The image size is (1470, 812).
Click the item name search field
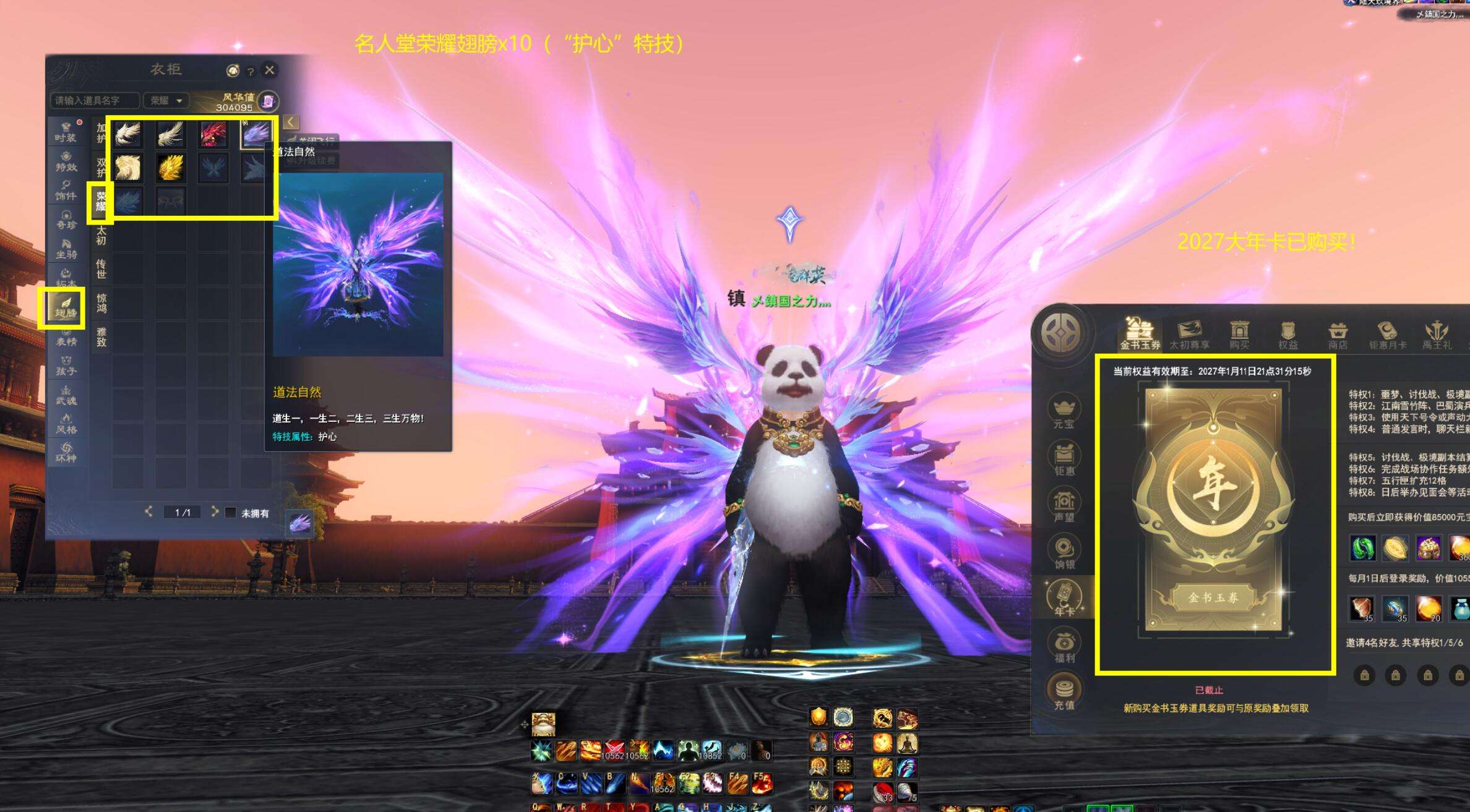click(94, 100)
